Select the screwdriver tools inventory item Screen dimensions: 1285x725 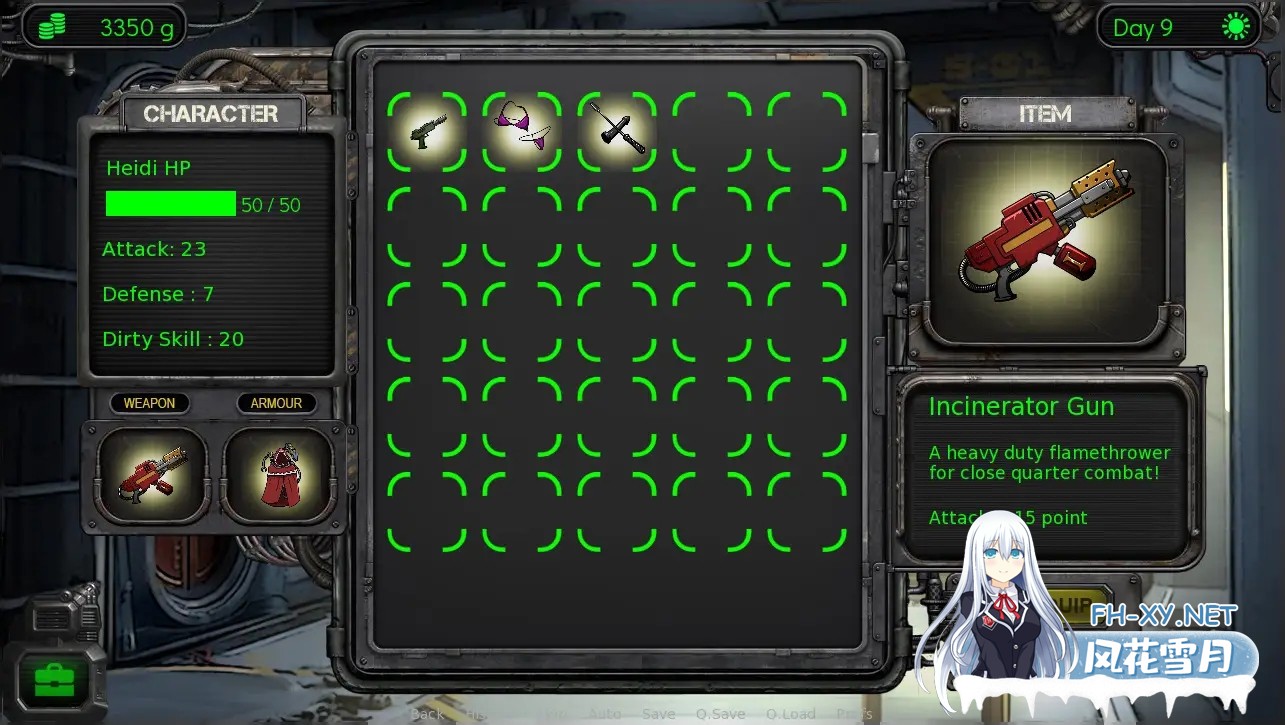(615, 131)
